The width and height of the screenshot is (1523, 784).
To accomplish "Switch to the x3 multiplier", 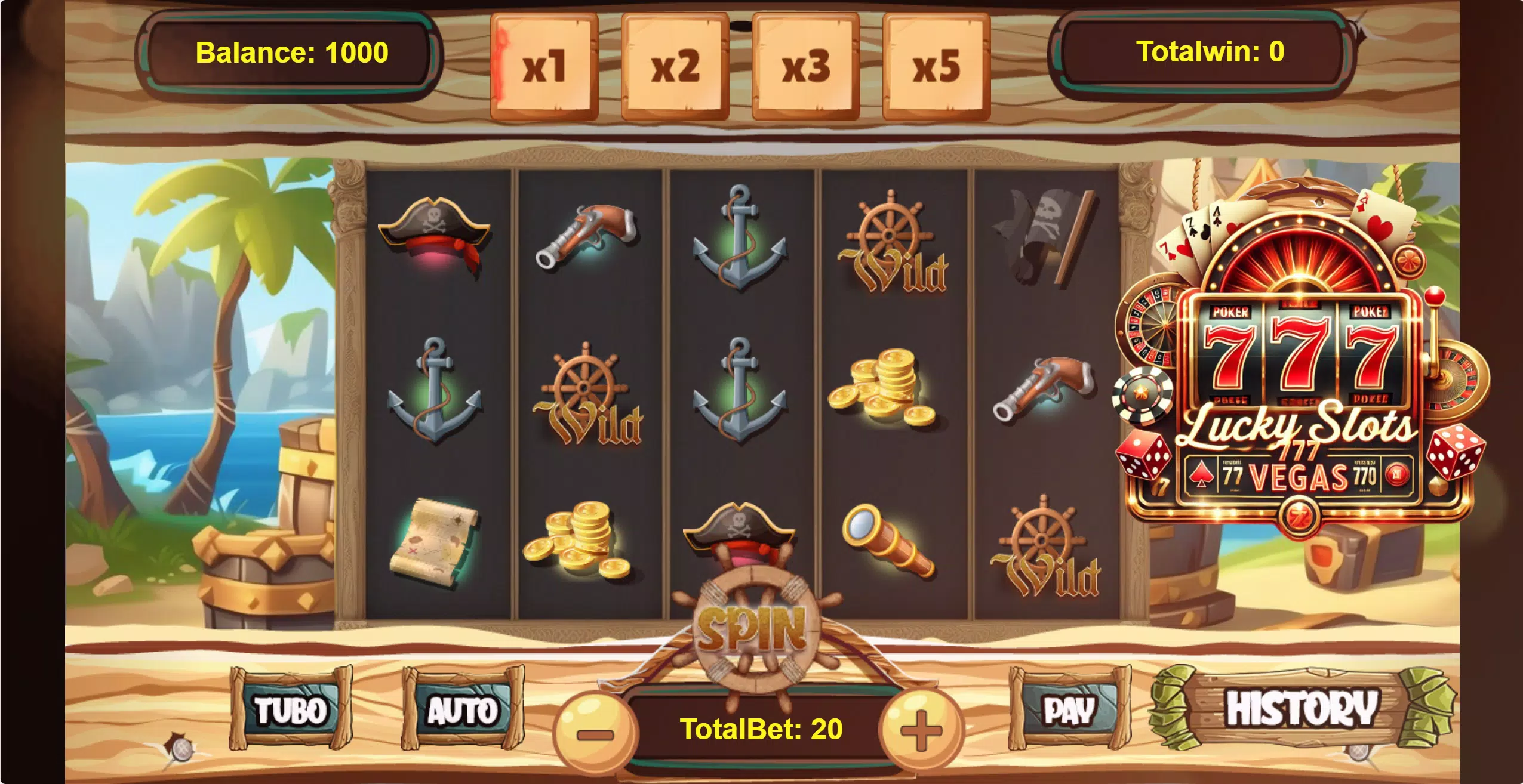I will pos(807,66).
